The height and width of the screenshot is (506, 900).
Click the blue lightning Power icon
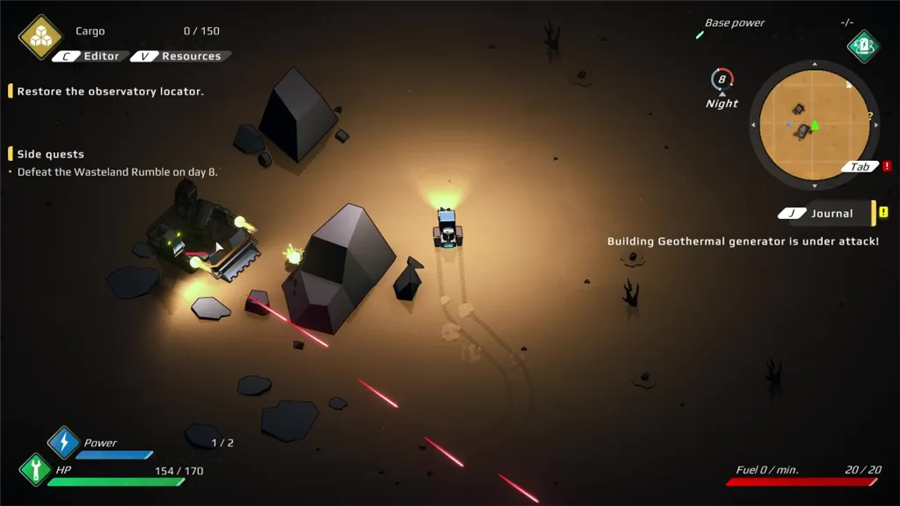[64, 442]
